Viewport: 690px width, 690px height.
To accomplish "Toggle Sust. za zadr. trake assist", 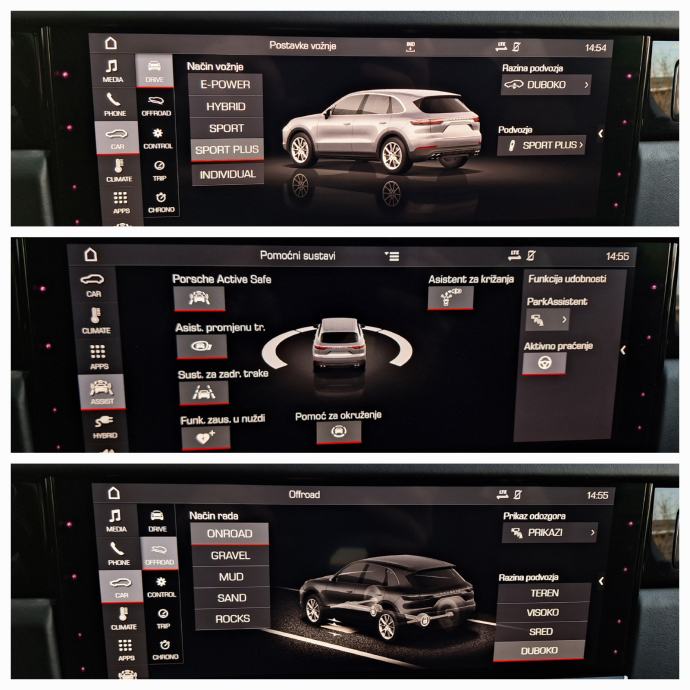I will (204, 393).
